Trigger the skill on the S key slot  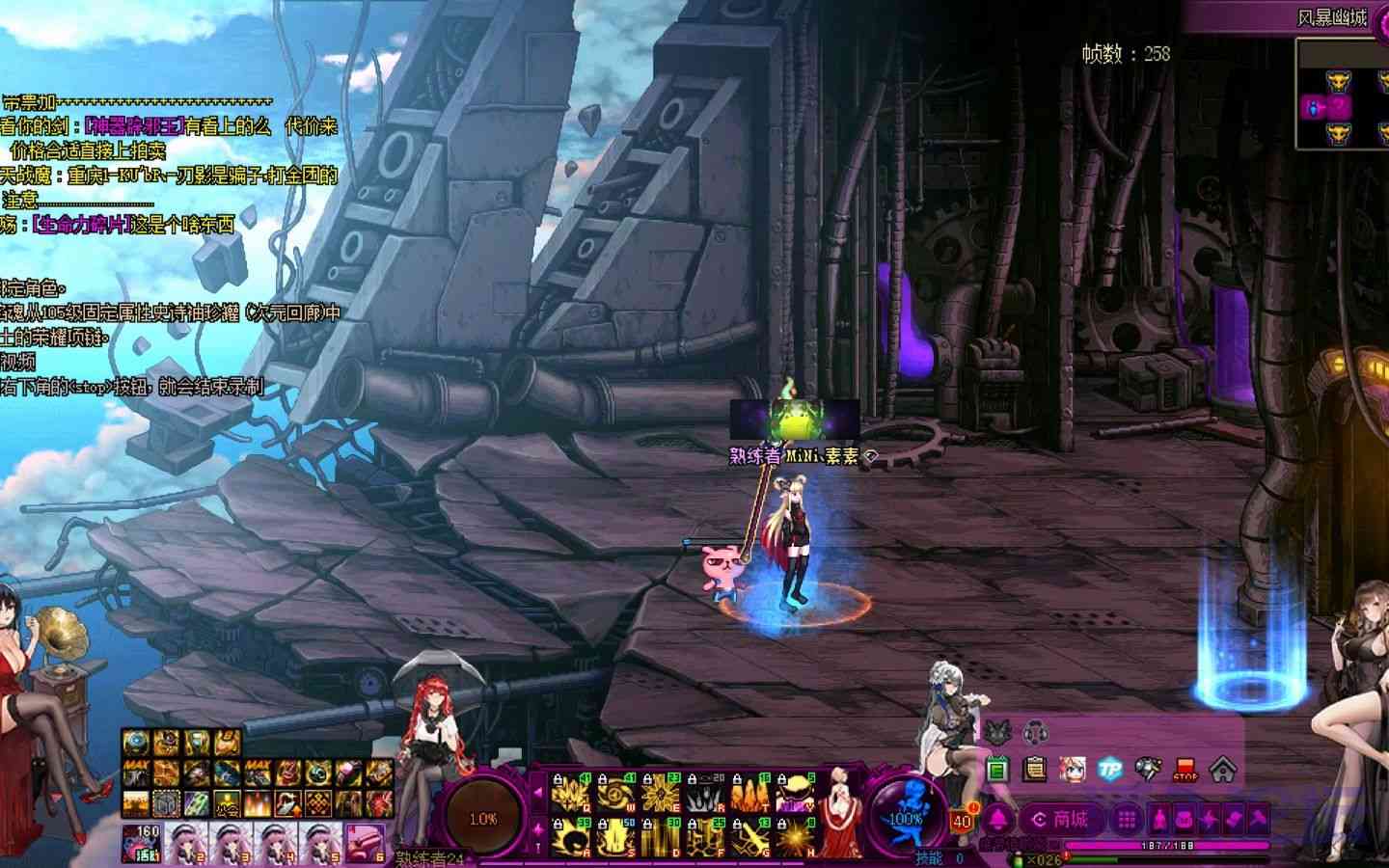point(614,837)
